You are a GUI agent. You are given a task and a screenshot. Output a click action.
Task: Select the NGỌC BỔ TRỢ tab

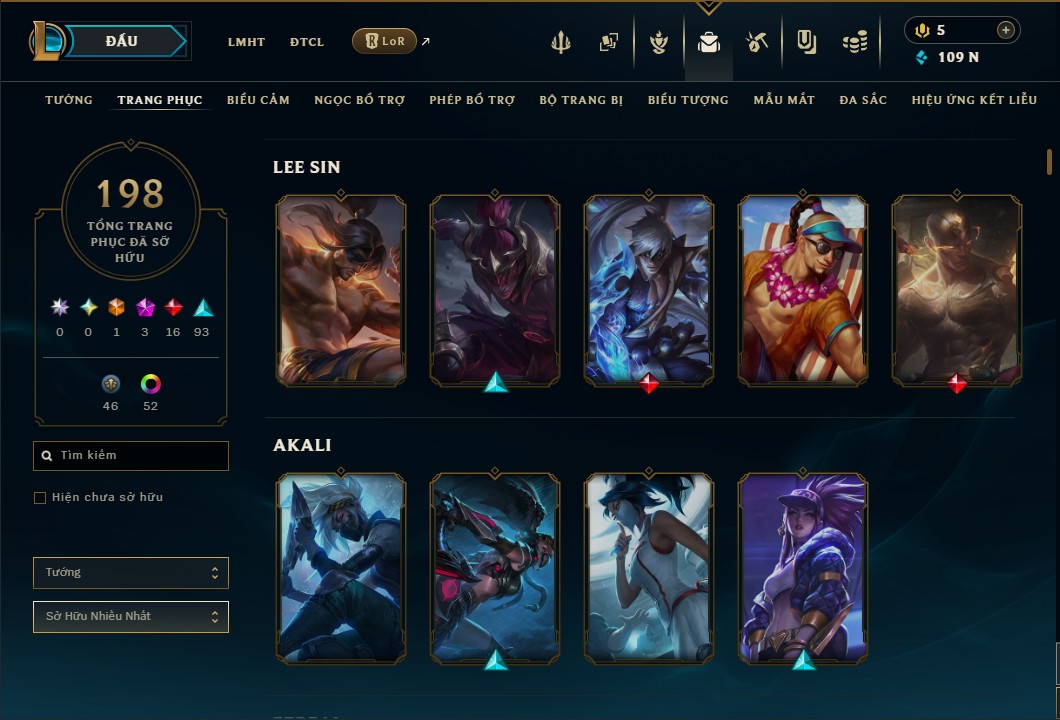(360, 100)
